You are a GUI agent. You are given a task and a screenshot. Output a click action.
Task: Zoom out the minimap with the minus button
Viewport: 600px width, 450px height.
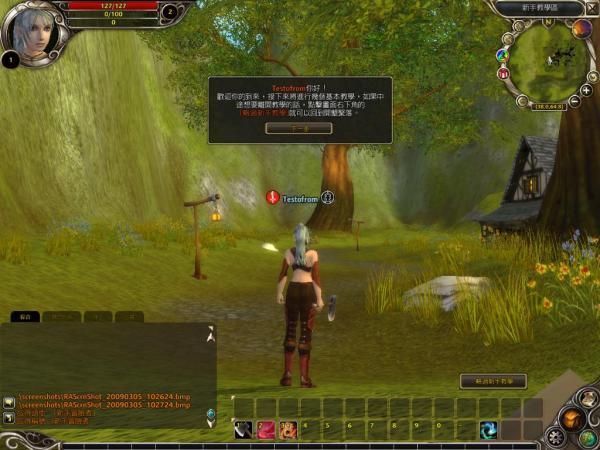tap(576, 101)
